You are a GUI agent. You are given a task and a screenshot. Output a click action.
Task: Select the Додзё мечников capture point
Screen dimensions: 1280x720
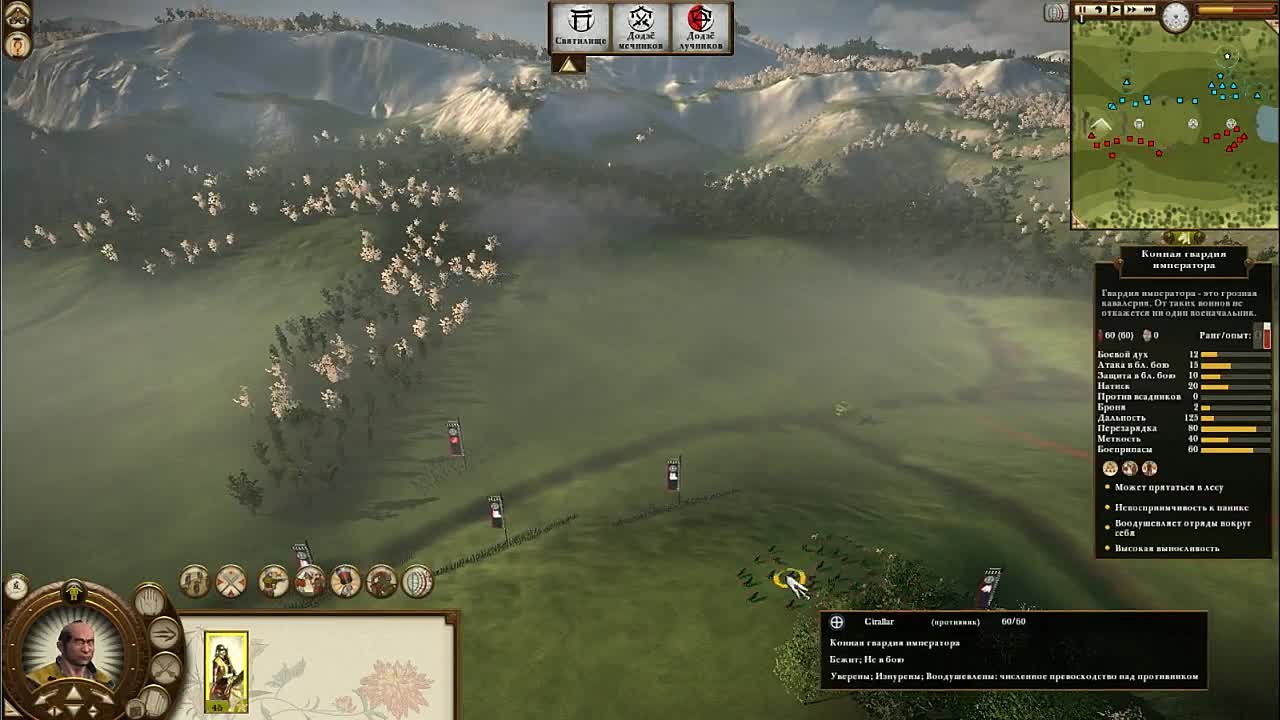pos(640,28)
